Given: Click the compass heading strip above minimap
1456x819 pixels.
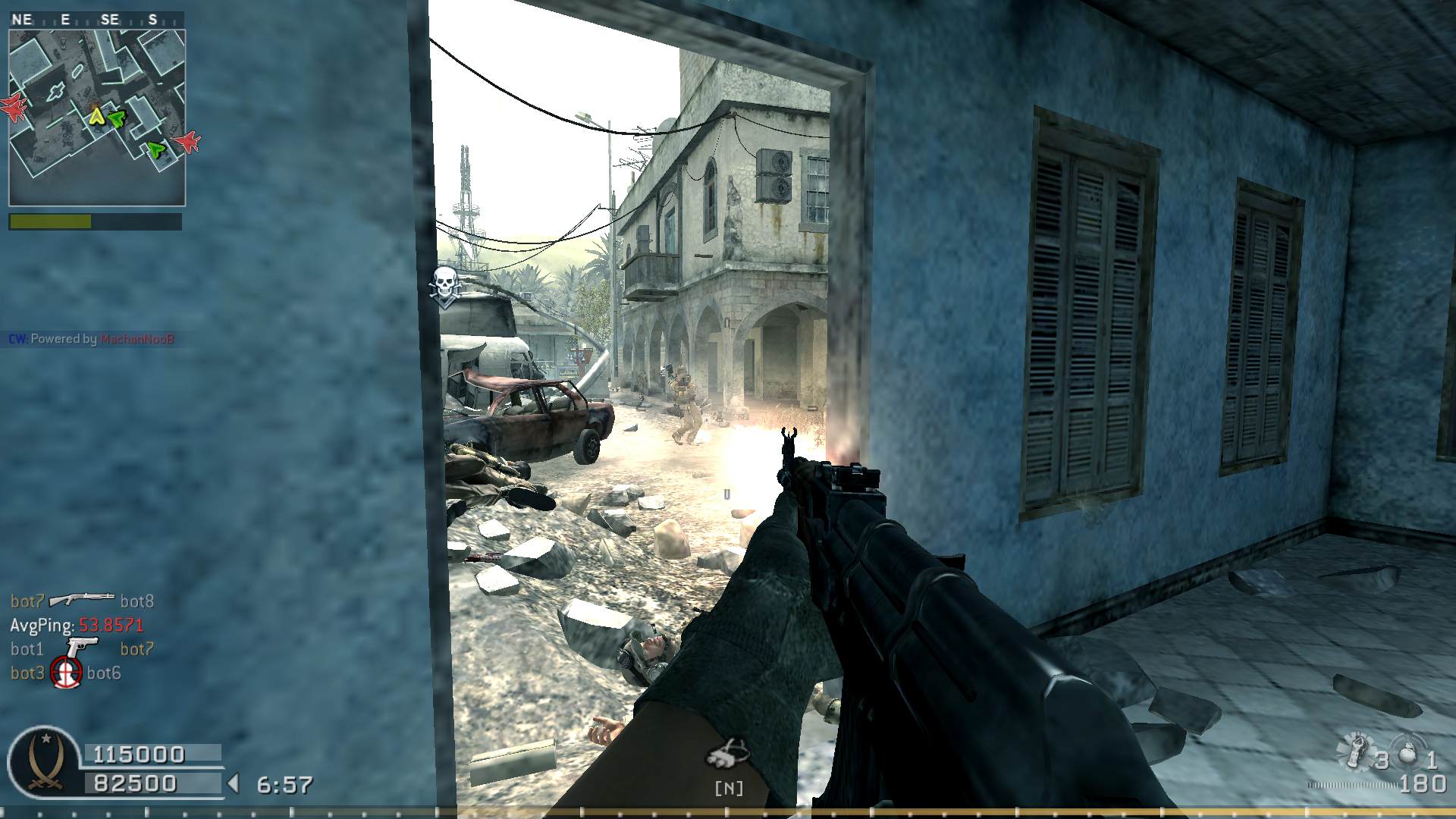Looking at the screenshot, I should point(97,20).
